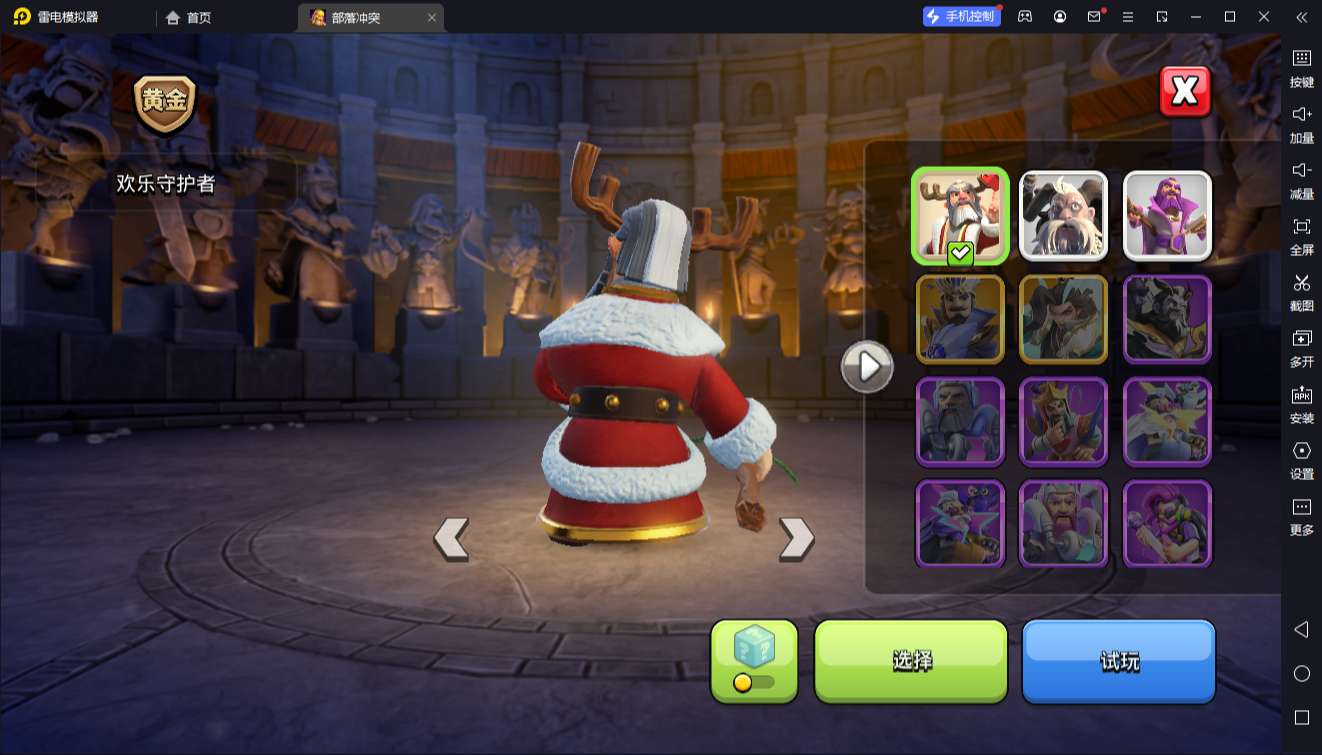The width and height of the screenshot is (1322, 755).
Task: Pick the gold-framed blue-caped warden skin
Action: point(960,319)
